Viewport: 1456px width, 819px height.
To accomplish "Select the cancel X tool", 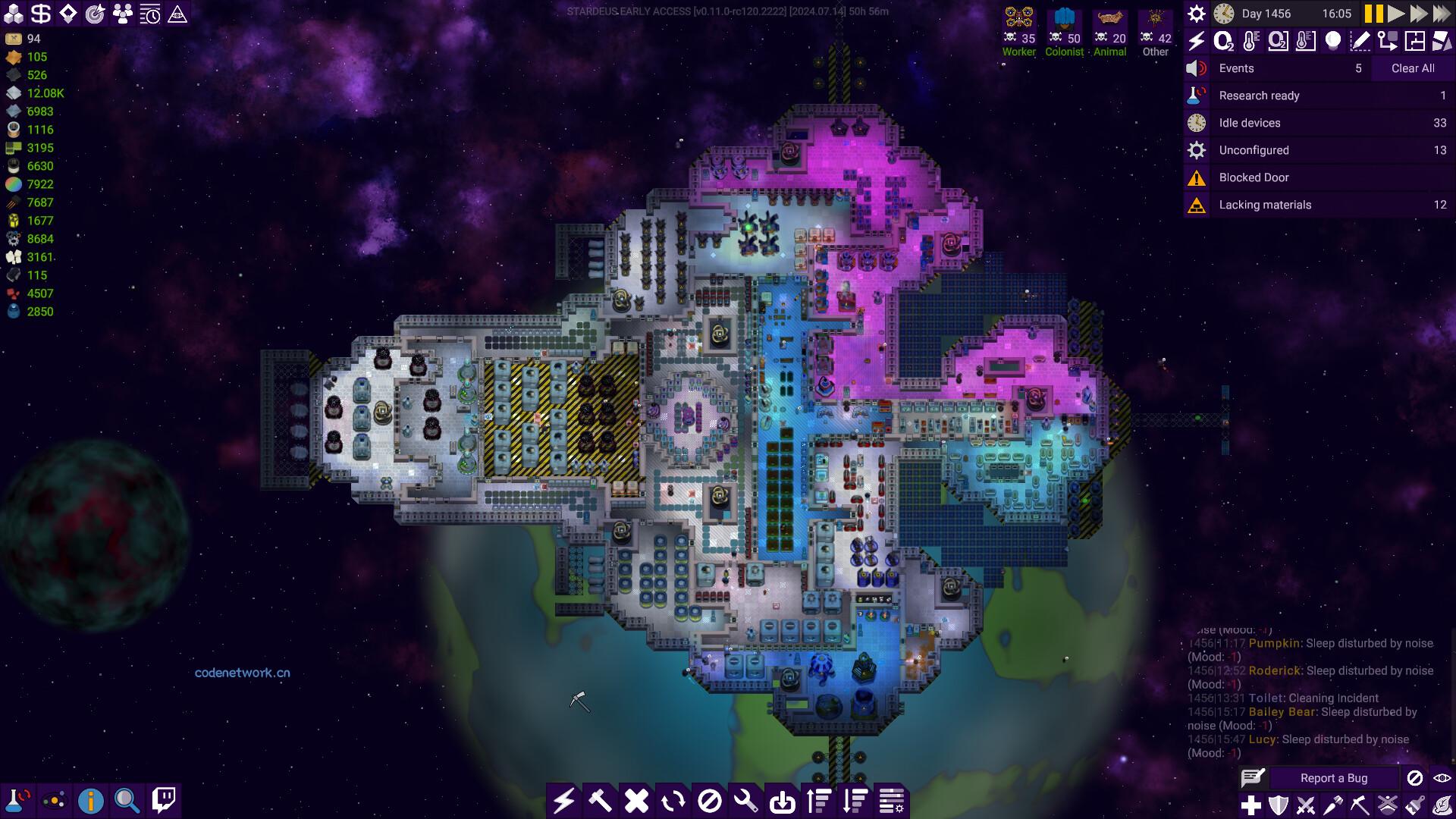I will 636,800.
